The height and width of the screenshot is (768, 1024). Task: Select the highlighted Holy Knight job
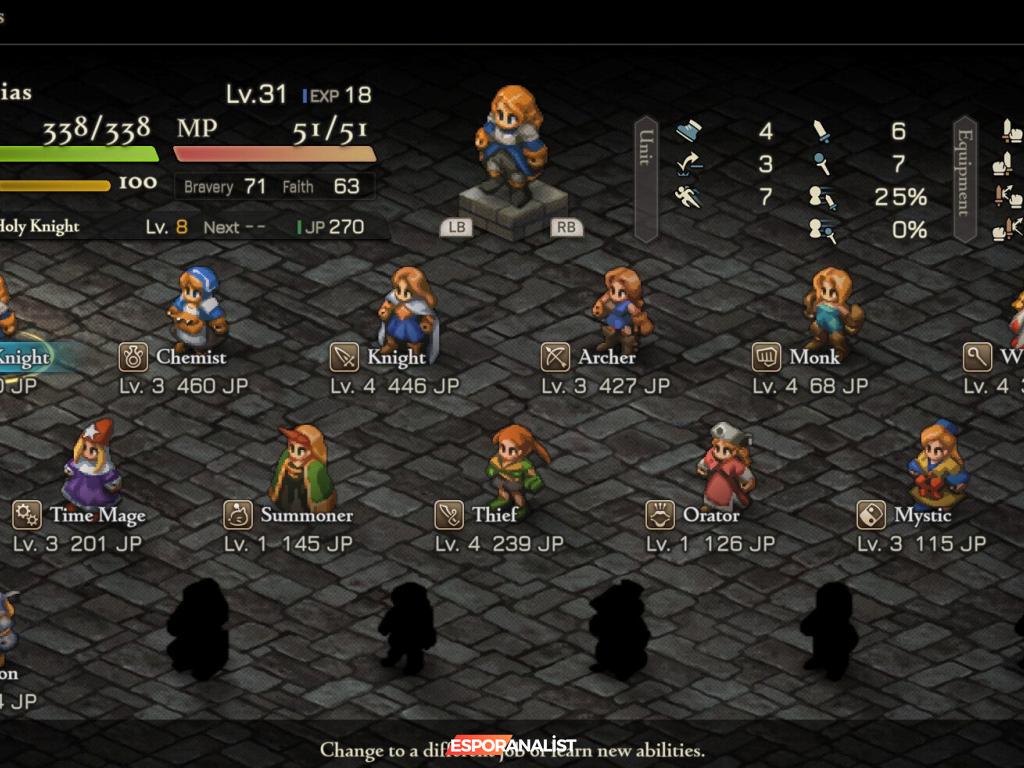(22, 356)
